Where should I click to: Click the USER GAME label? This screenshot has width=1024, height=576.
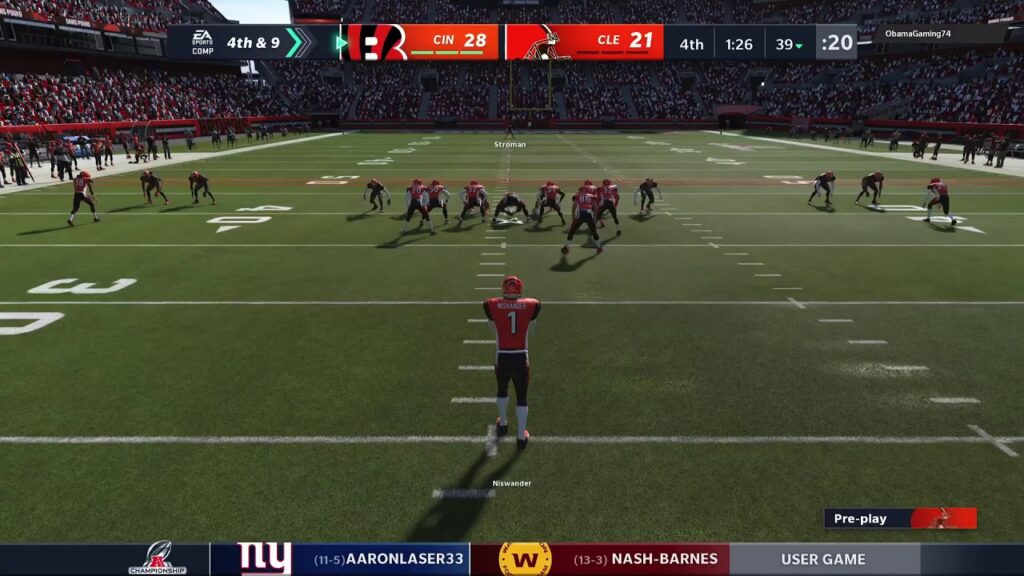click(x=823, y=560)
